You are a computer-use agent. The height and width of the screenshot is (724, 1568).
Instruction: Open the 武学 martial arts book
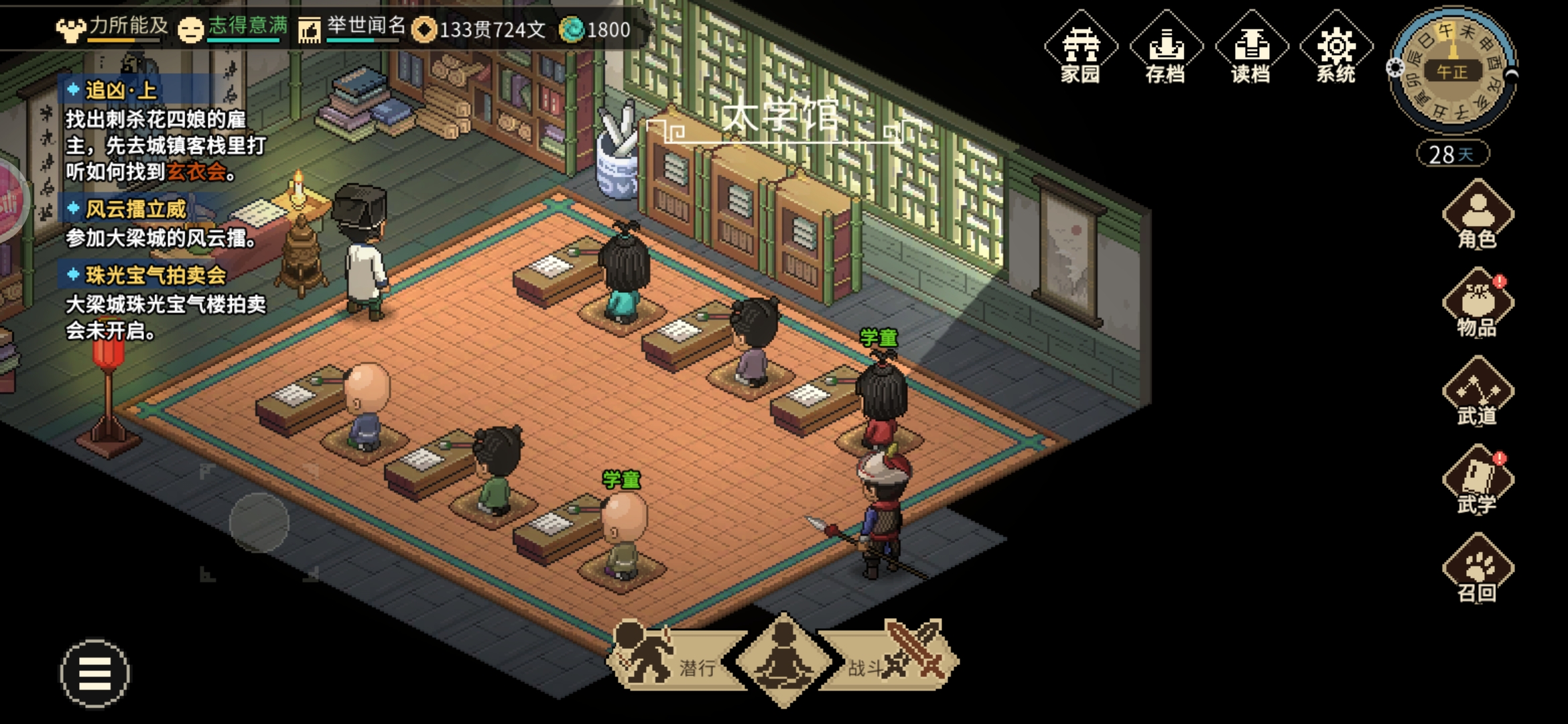click(1478, 481)
